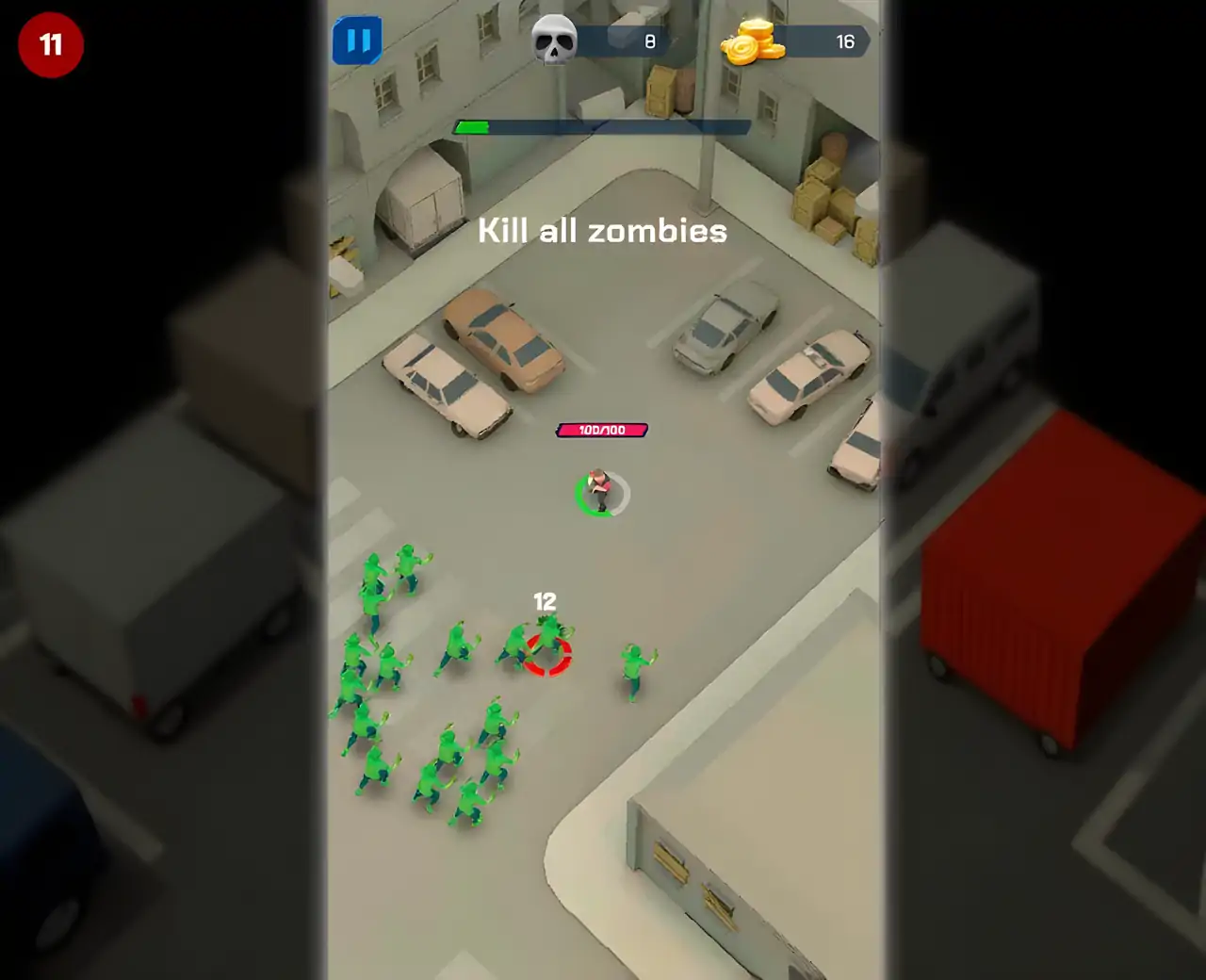Tap the player's 100/100 health bar
This screenshot has width=1206, height=980.
[600, 430]
